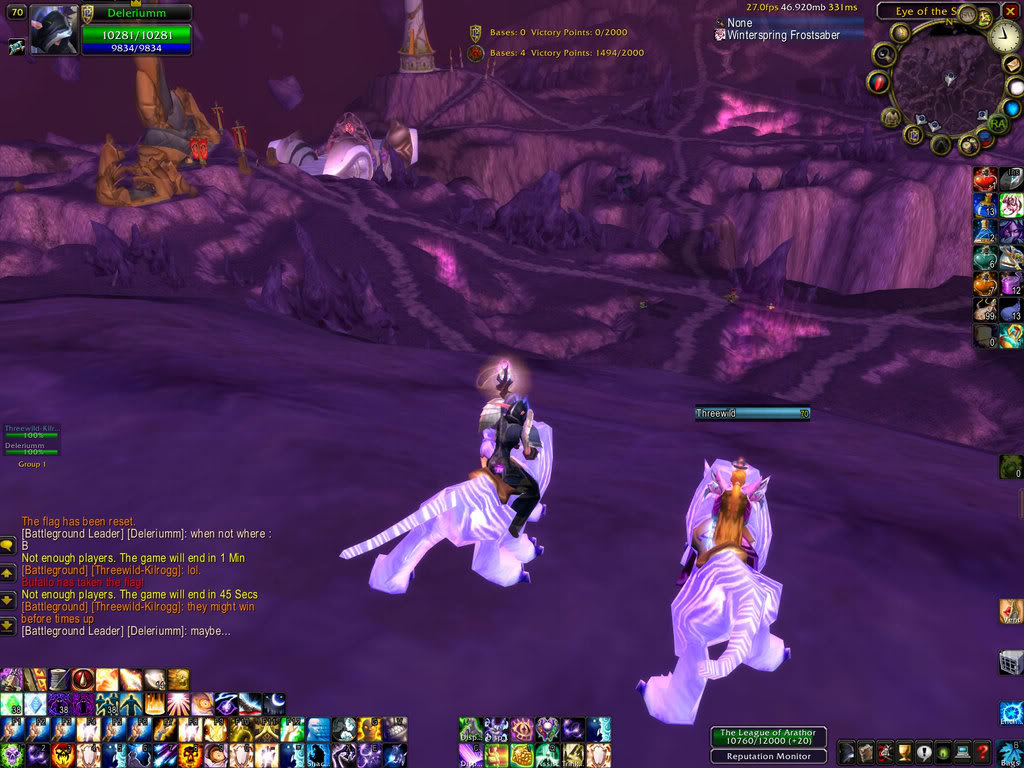
Task: Click the clock button by the minimap
Action: [x=1005, y=38]
